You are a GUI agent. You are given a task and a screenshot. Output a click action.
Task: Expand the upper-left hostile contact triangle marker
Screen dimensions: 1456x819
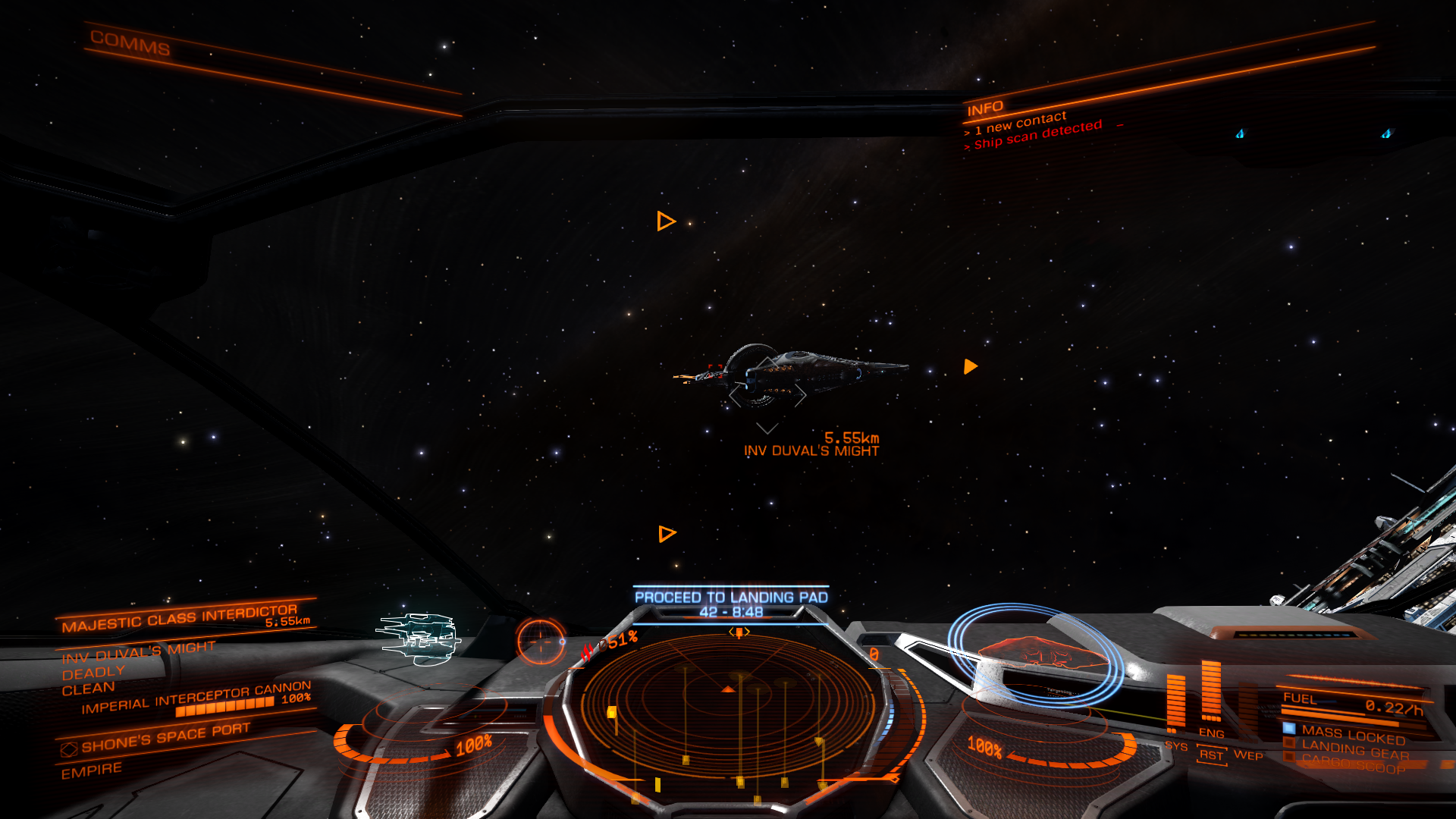pos(665,221)
